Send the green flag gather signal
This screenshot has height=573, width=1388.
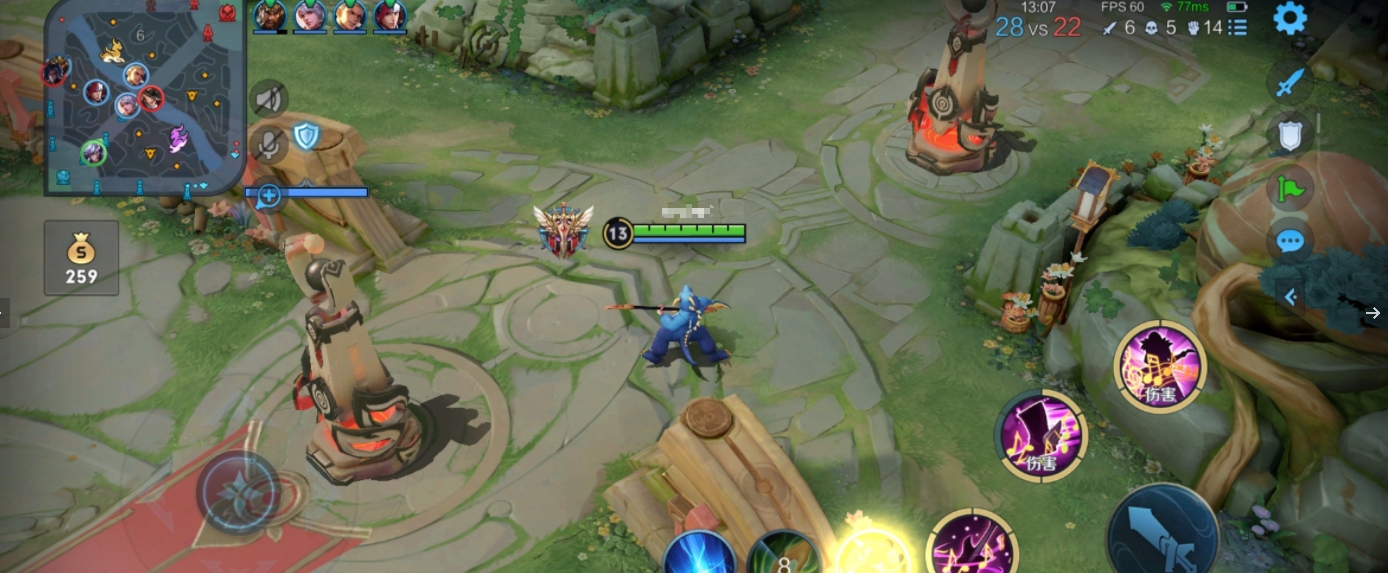(x=1290, y=187)
